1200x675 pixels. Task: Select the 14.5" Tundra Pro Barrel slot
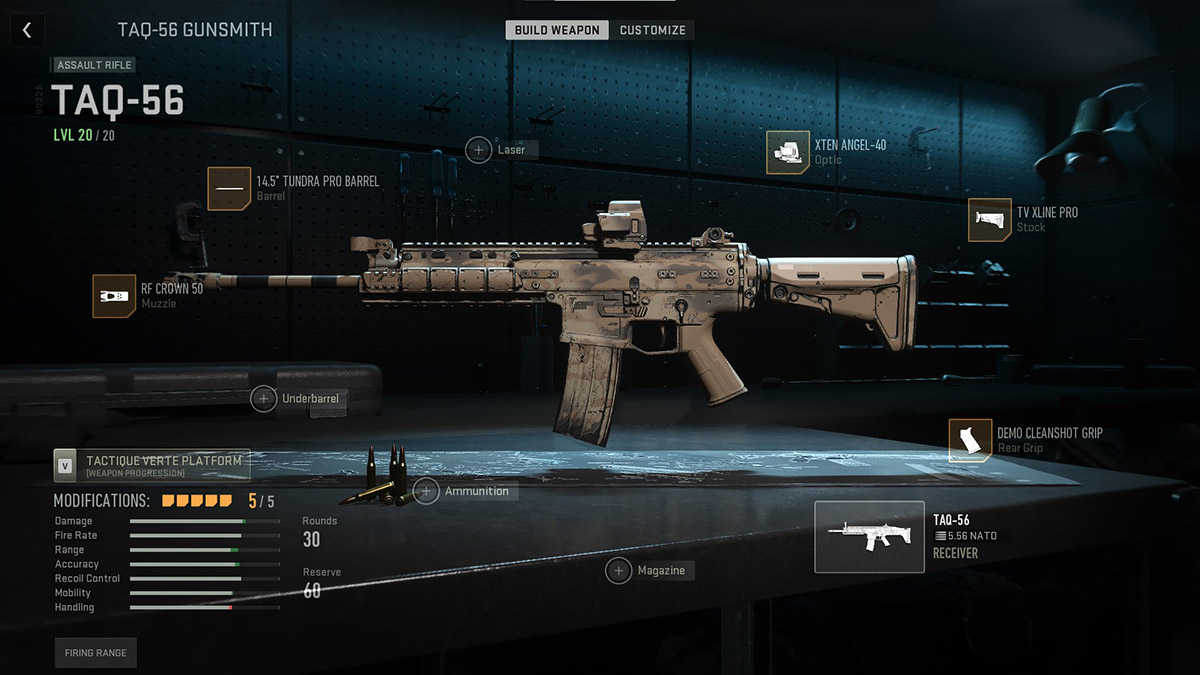[230, 188]
